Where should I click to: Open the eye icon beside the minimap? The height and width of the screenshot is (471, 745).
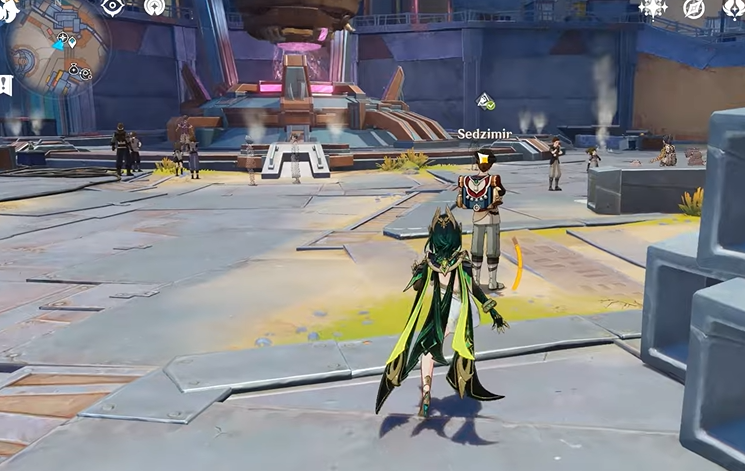(113, 7)
